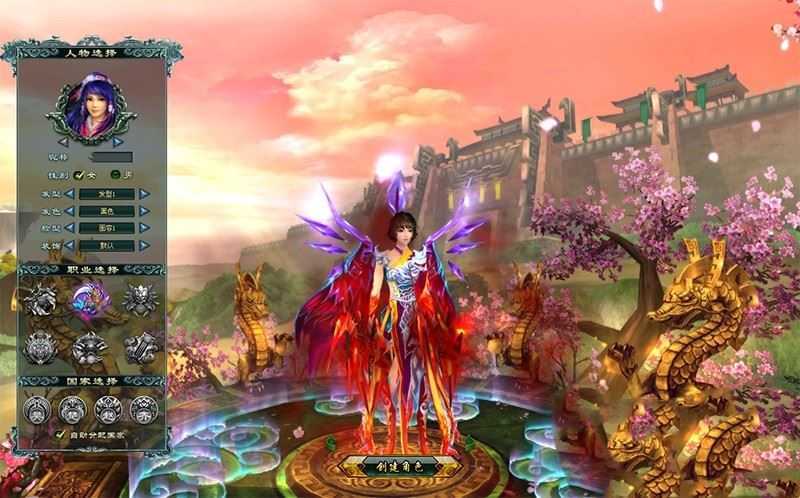Pick the 吴 country emblem
Viewport: 800px width, 498px height.
tap(37, 408)
